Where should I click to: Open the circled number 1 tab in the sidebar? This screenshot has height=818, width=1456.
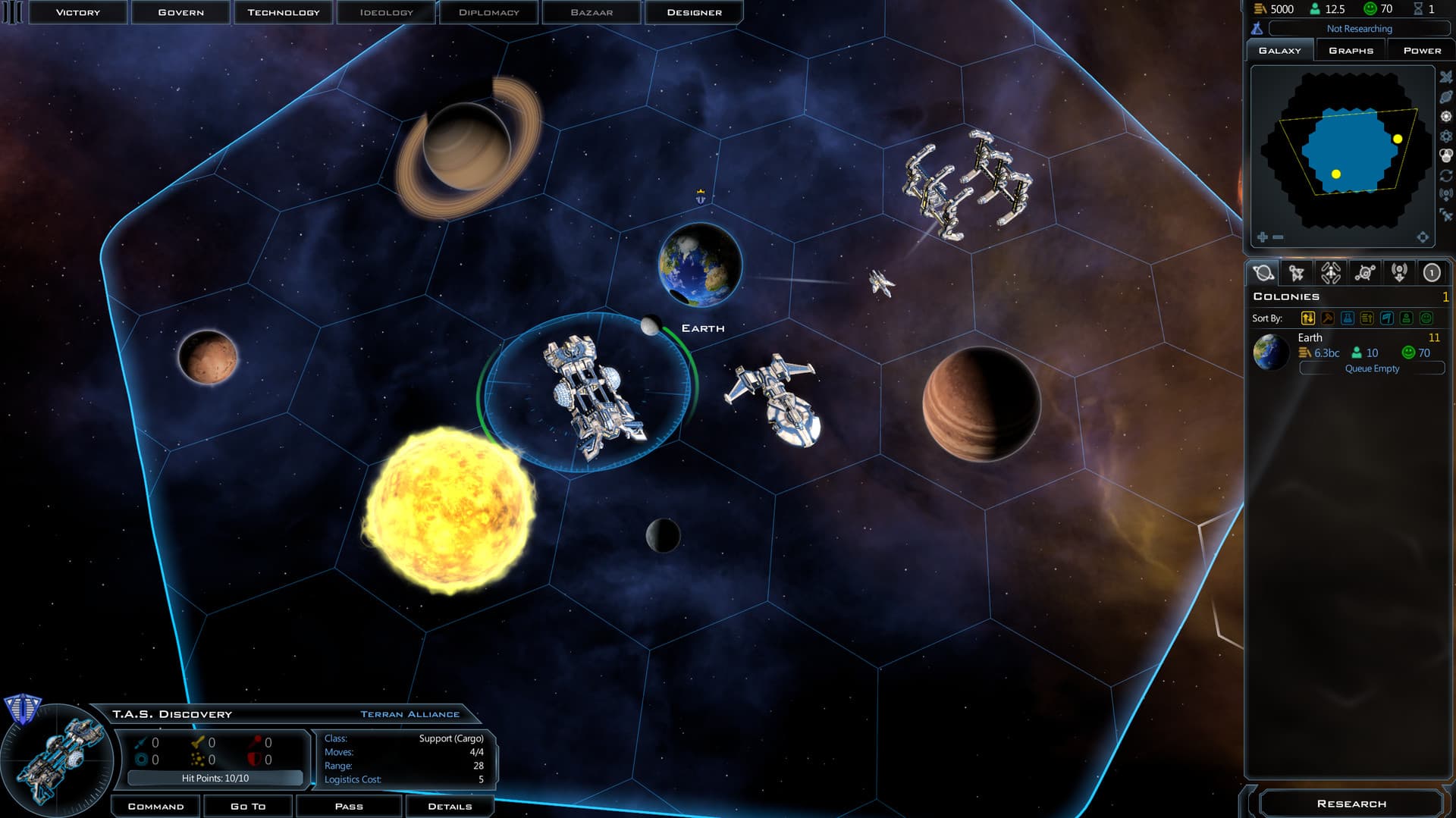click(x=1432, y=272)
